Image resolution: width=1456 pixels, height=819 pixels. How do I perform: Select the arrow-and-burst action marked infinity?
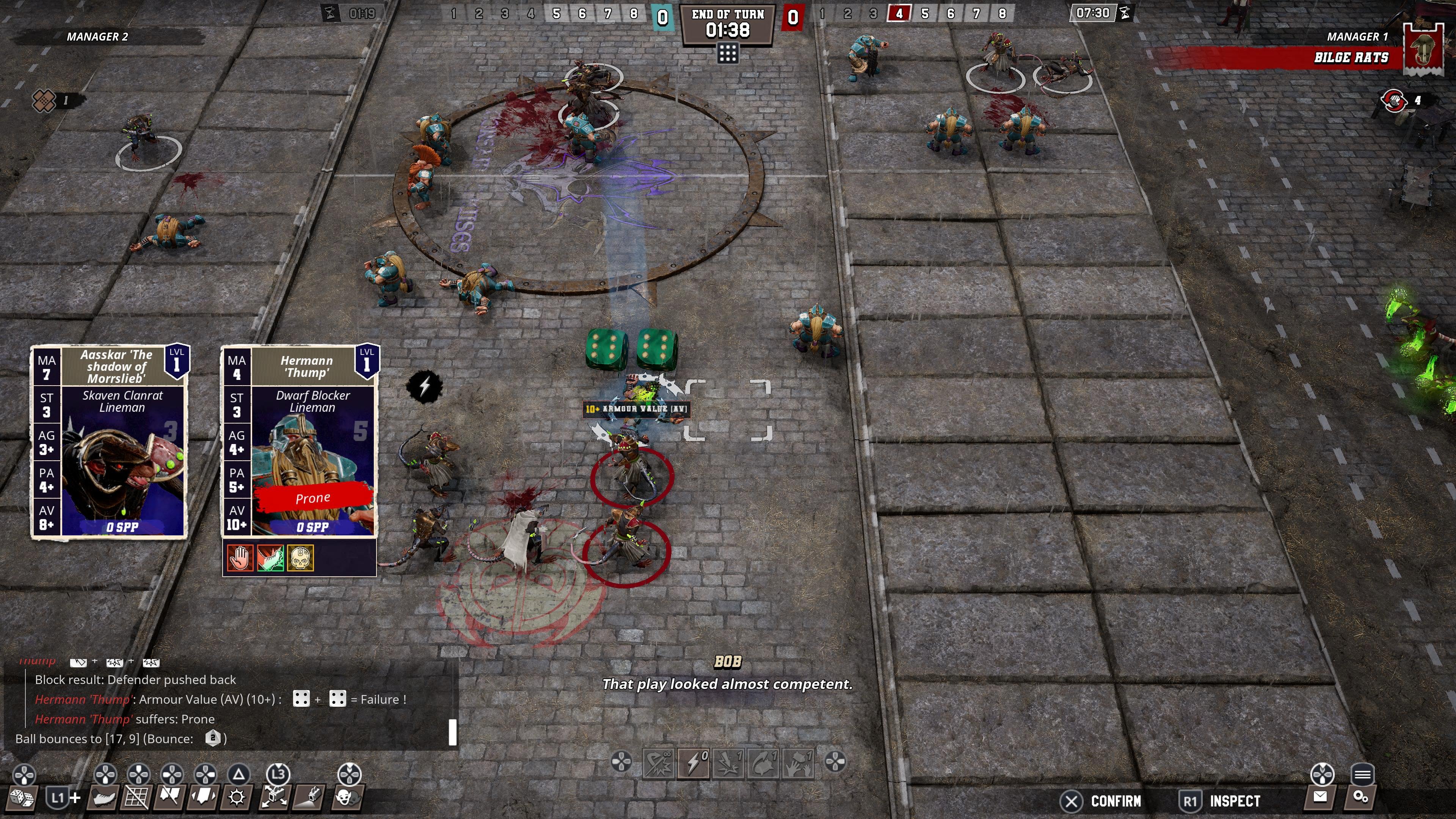(x=659, y=763)
